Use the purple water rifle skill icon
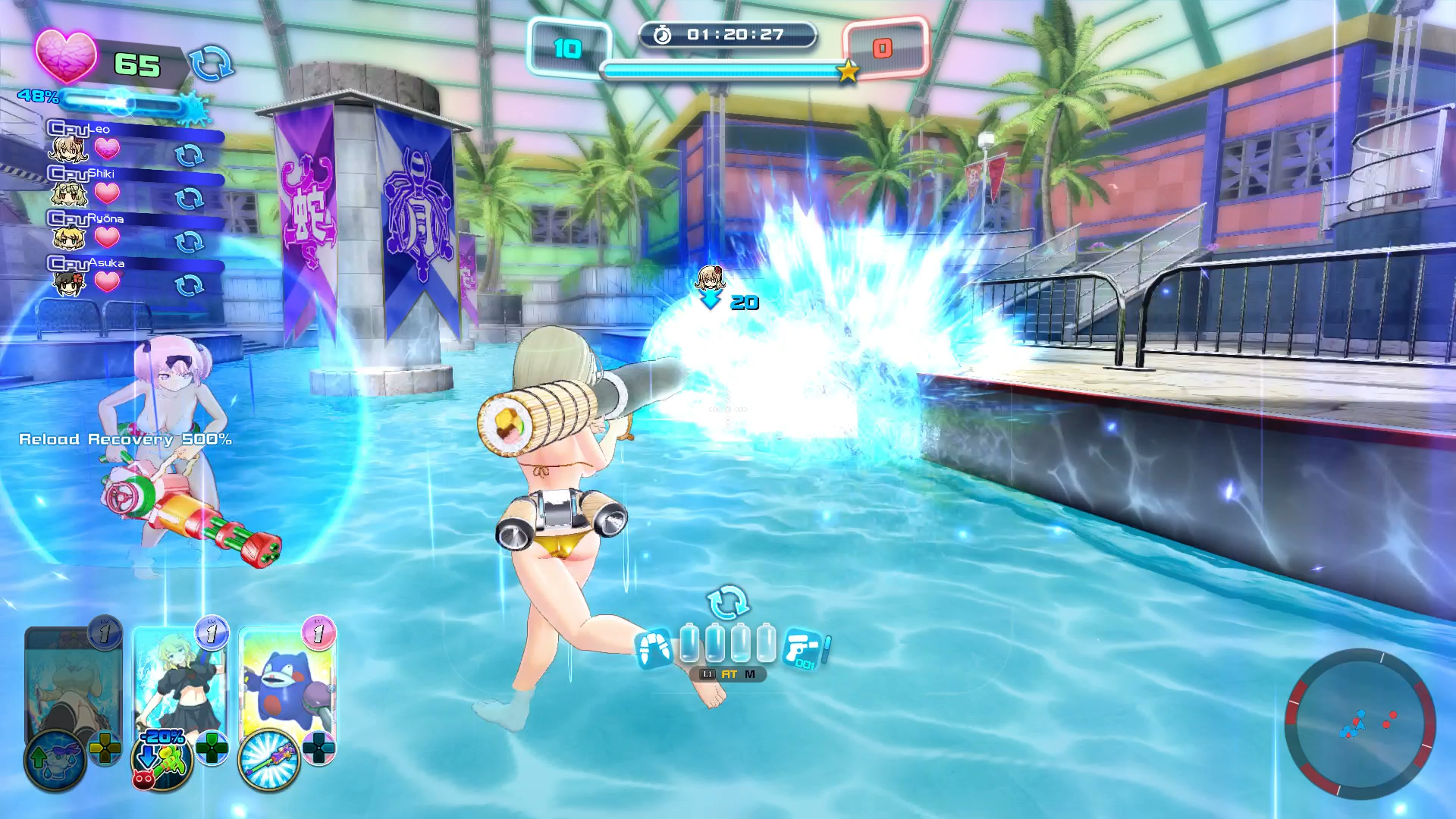The height and width of the screenshot is (819, 1456). pos(269,759)
